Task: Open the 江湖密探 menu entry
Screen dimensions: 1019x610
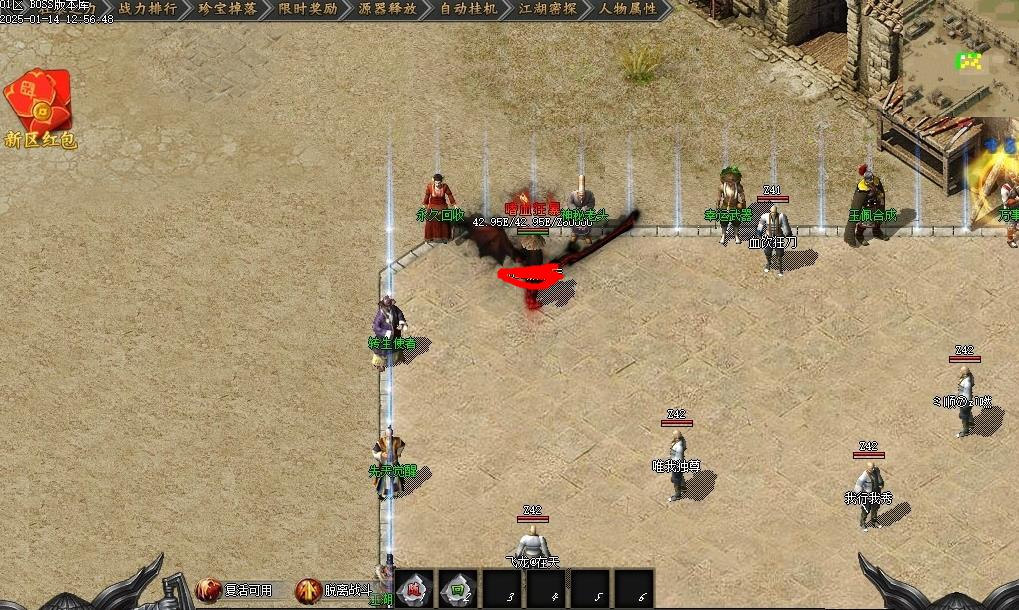Action: click(x=548, y=9)
